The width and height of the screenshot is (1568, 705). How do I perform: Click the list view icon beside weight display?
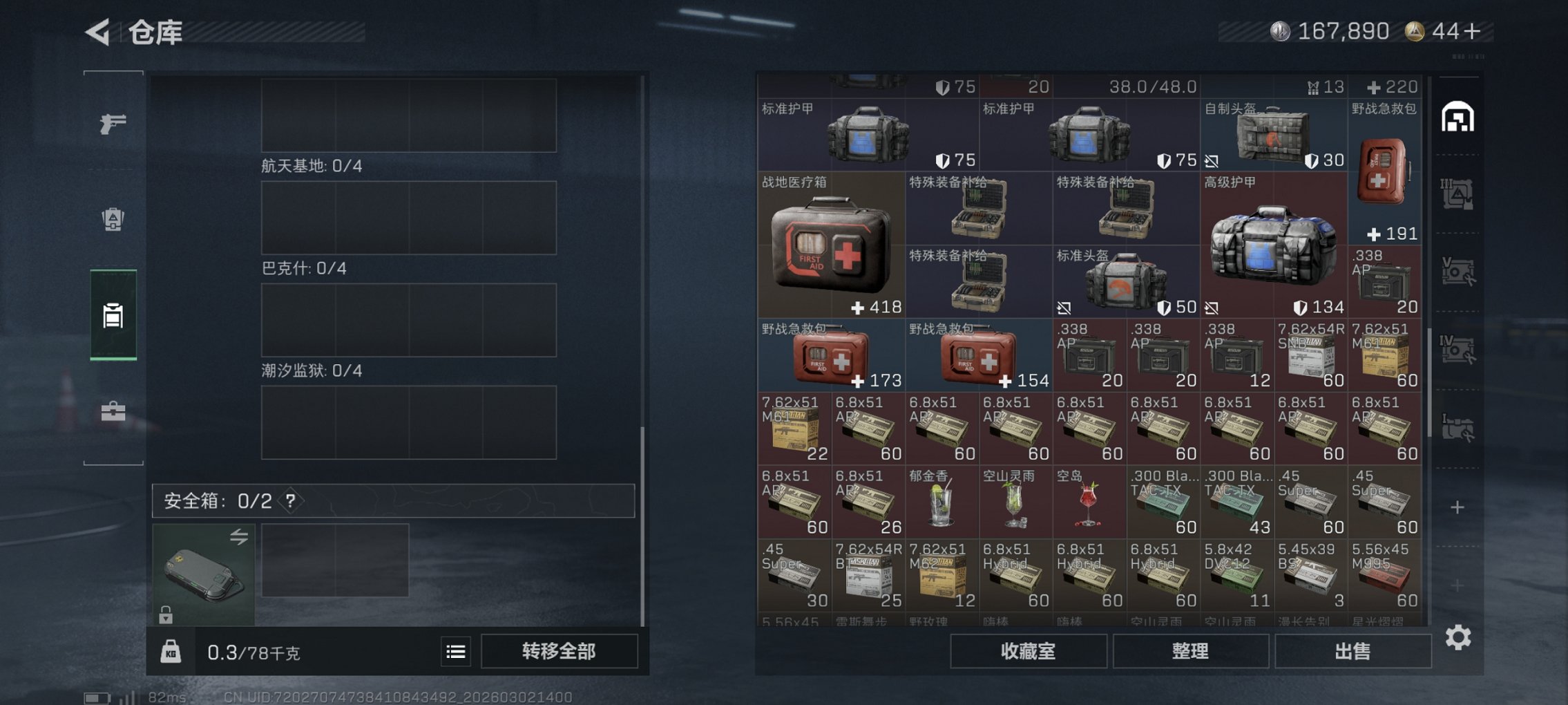pos(455,650)
